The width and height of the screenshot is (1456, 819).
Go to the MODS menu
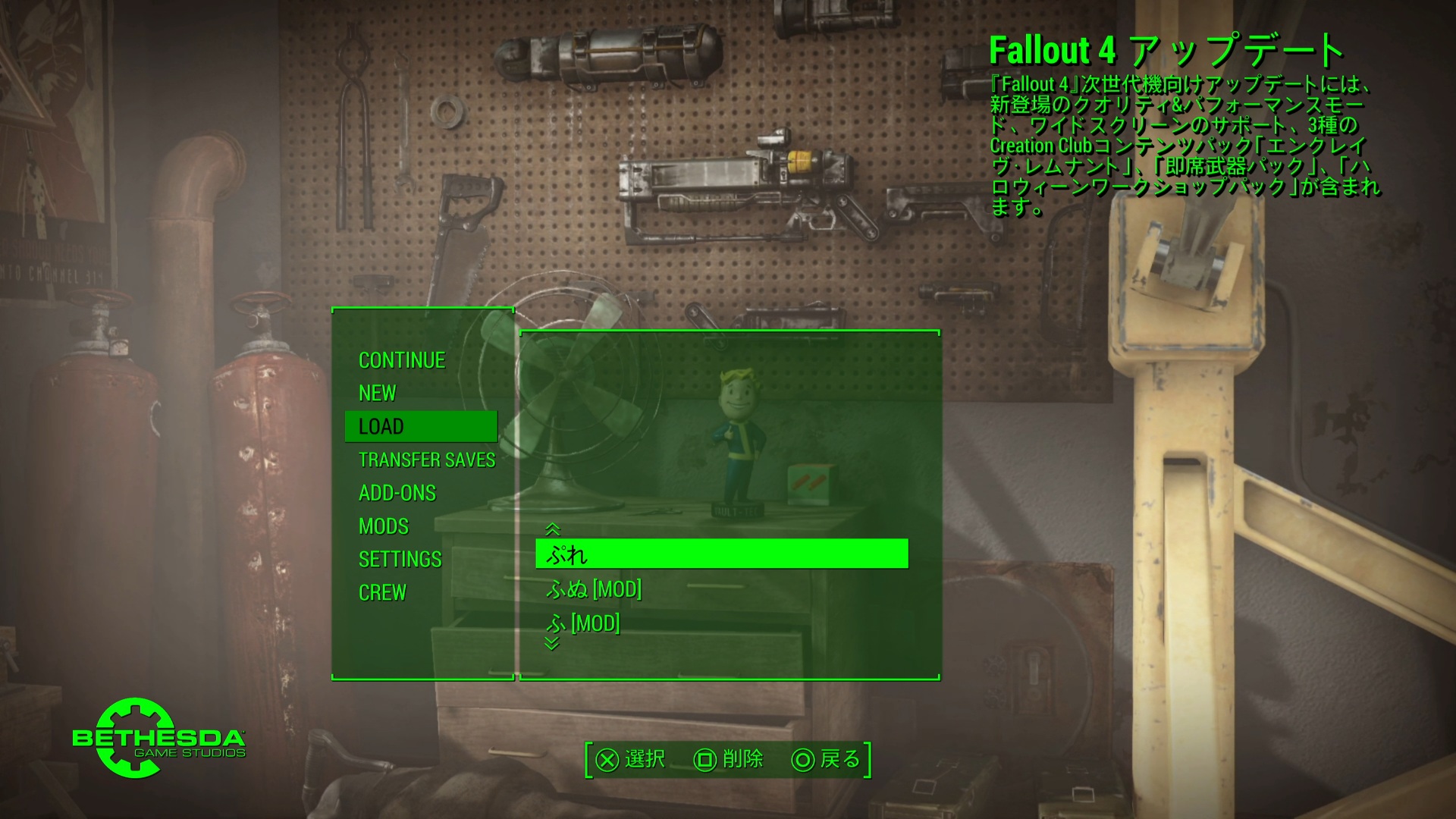pos(384,526)
